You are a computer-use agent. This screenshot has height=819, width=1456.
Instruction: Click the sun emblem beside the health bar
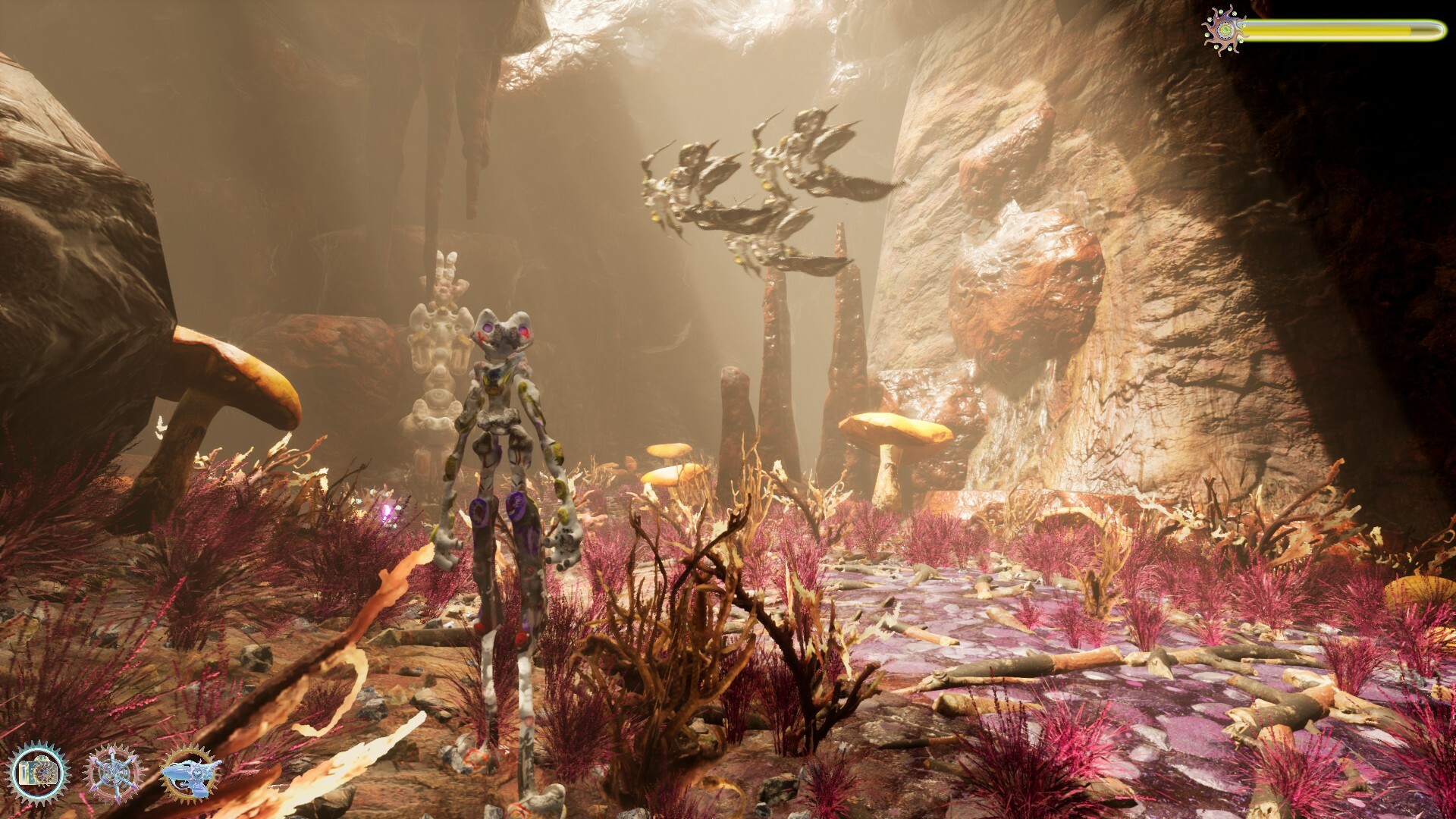coord(1224,30)
